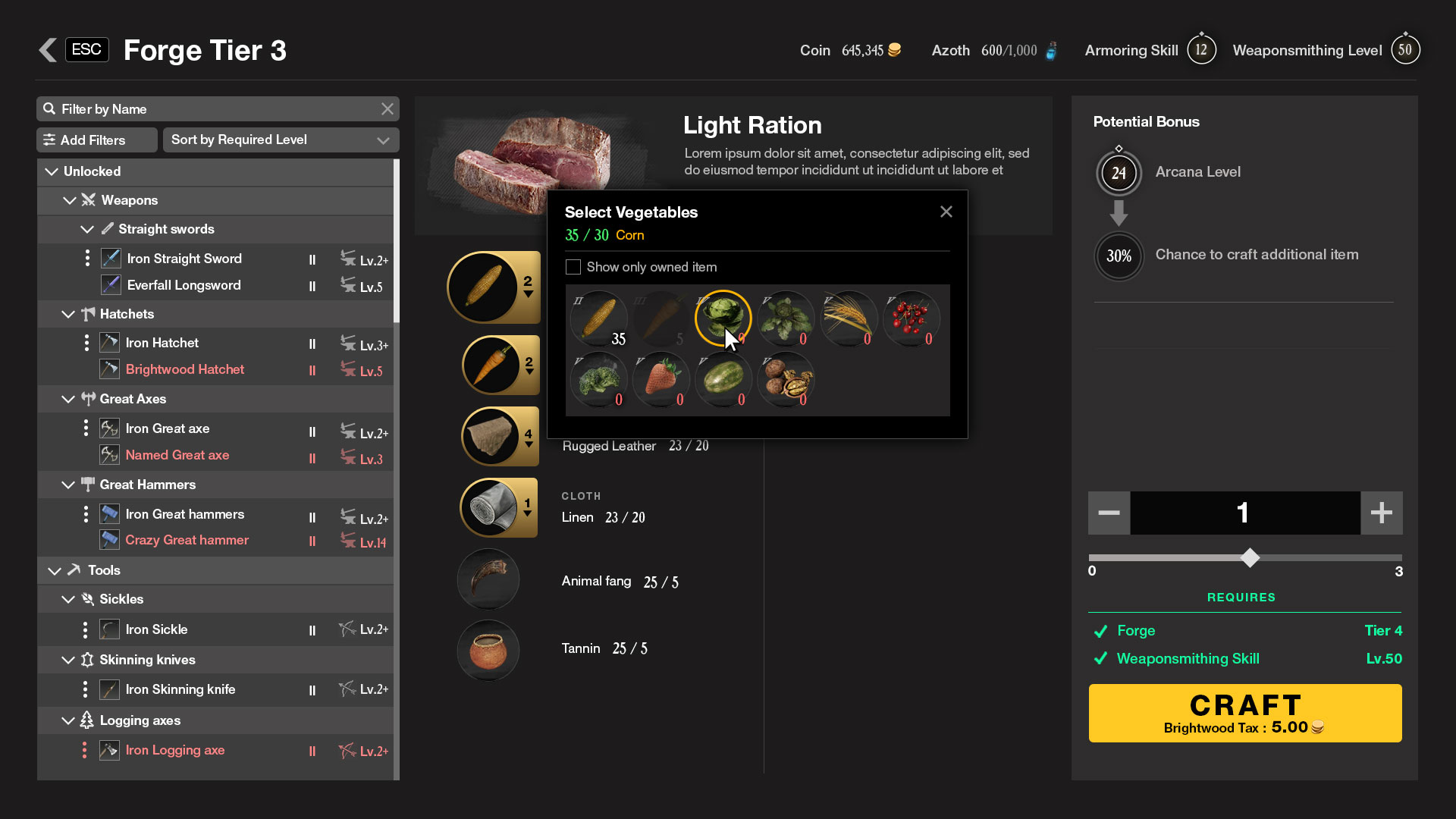This screenshot has width=1456, height=819.
Task: Select the walnuts ingredient slot
Action: [785, 381]
